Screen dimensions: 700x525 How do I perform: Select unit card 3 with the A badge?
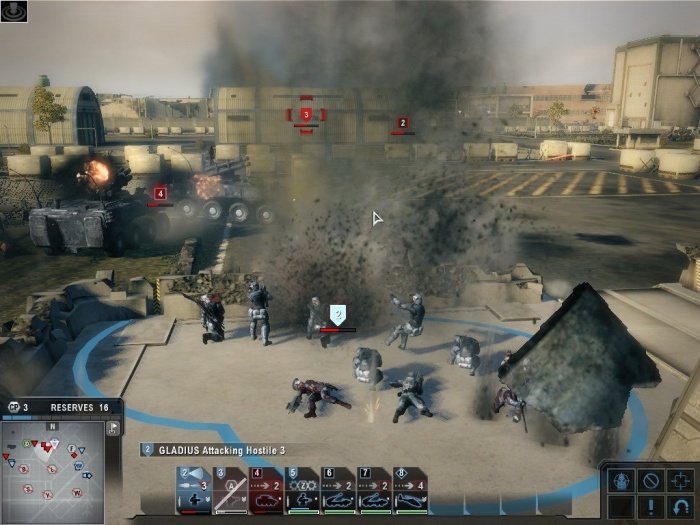point(230,490)
